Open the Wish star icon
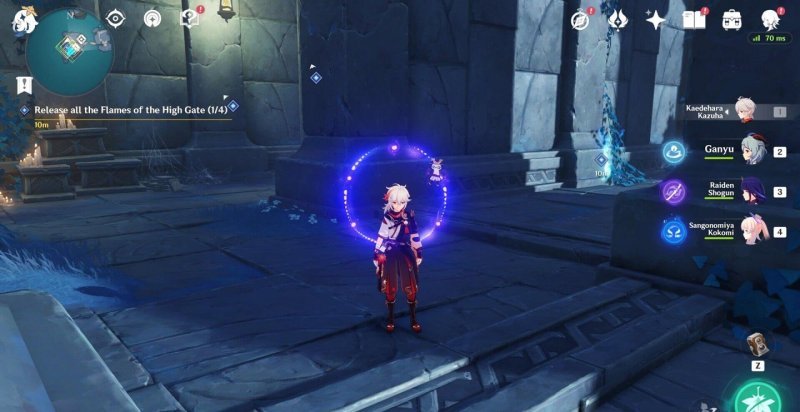Screen dimensions: 800x412 (x=656, y=19)
